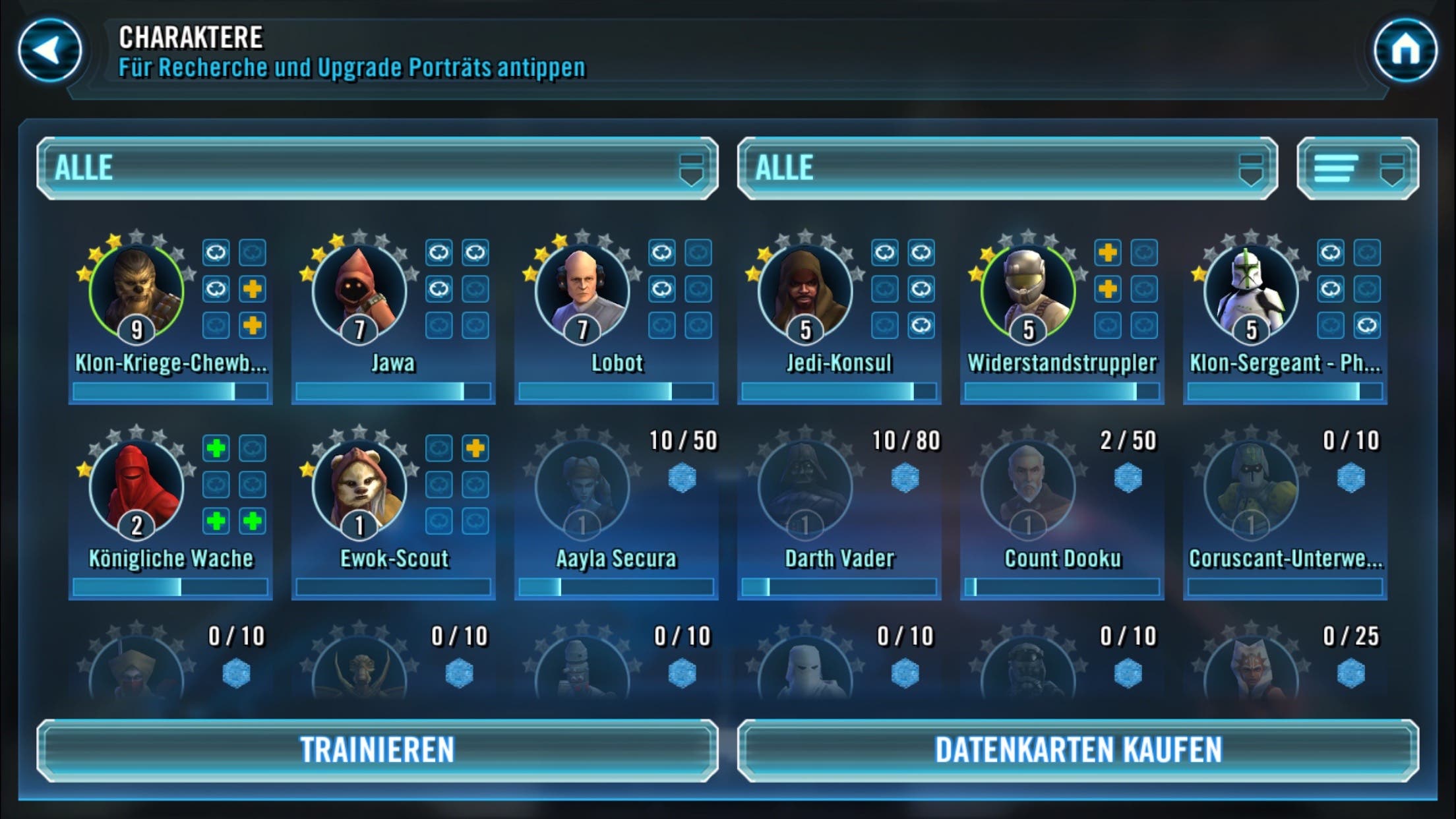Go back with the arrow button
The width and height of the screenshot is (1456, 819).
pyautogui.click(x=50, y=50)
